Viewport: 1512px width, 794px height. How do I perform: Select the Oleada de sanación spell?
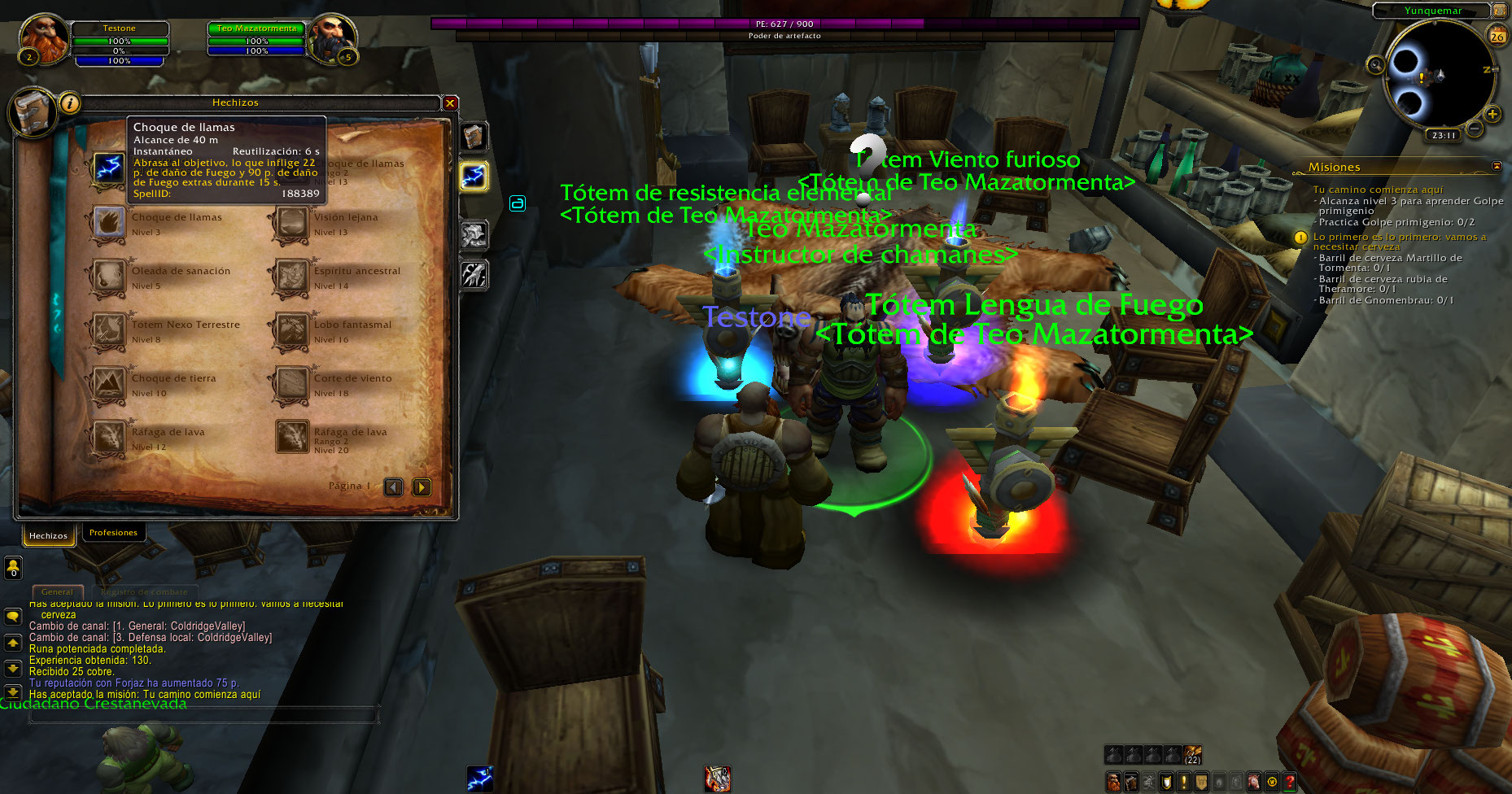(108, 277)
